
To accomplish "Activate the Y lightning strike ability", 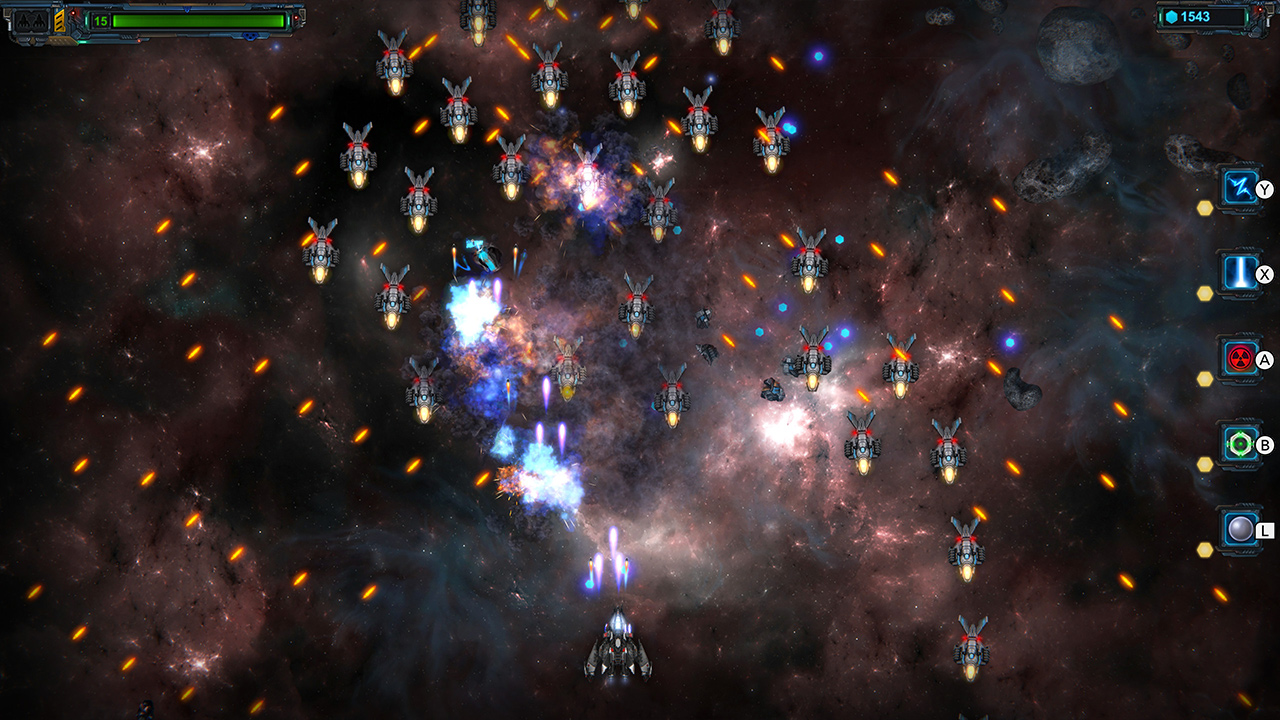I will click(x=1240, y=188).
